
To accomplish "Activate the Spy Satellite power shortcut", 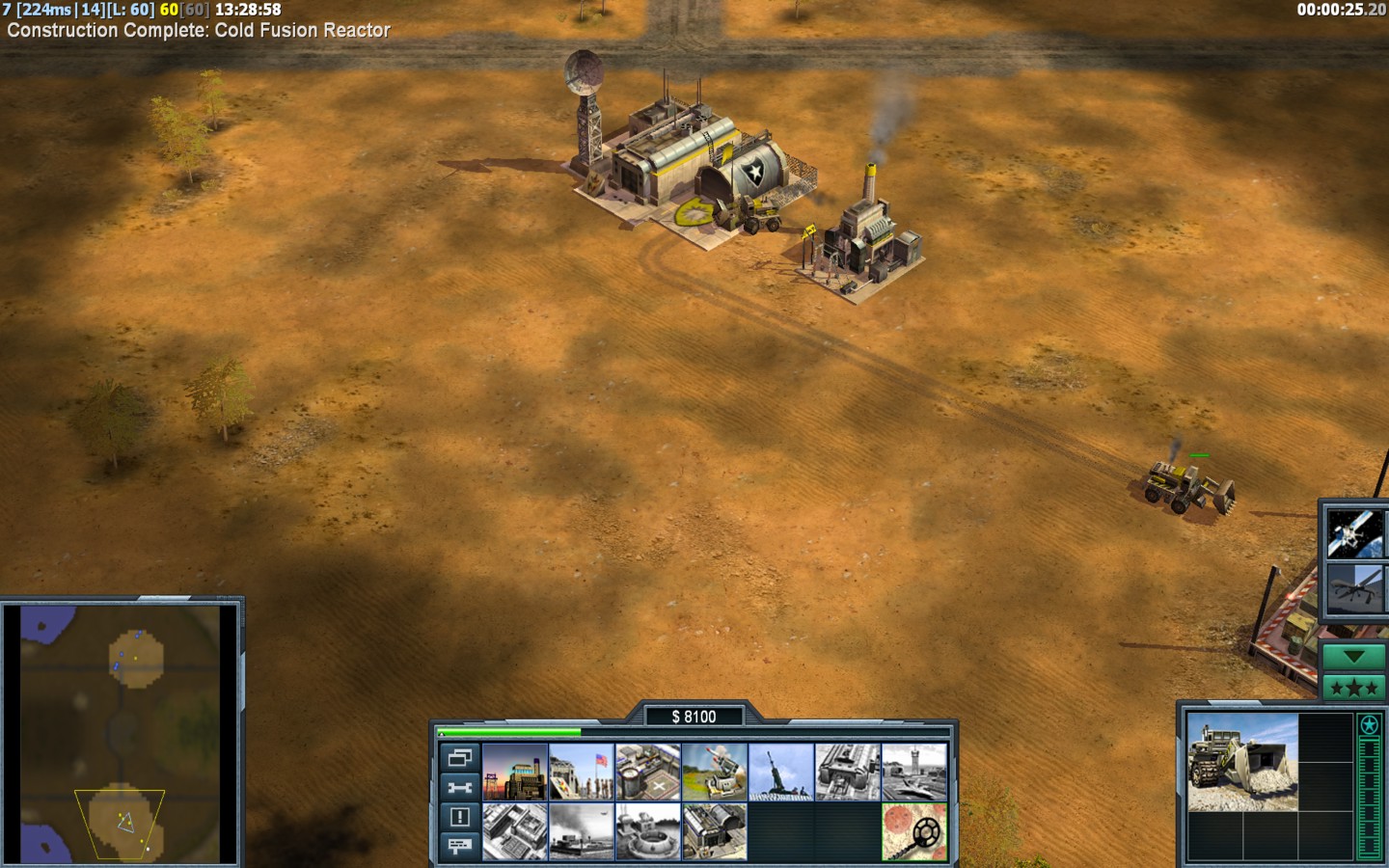I will pos(1354,533).
